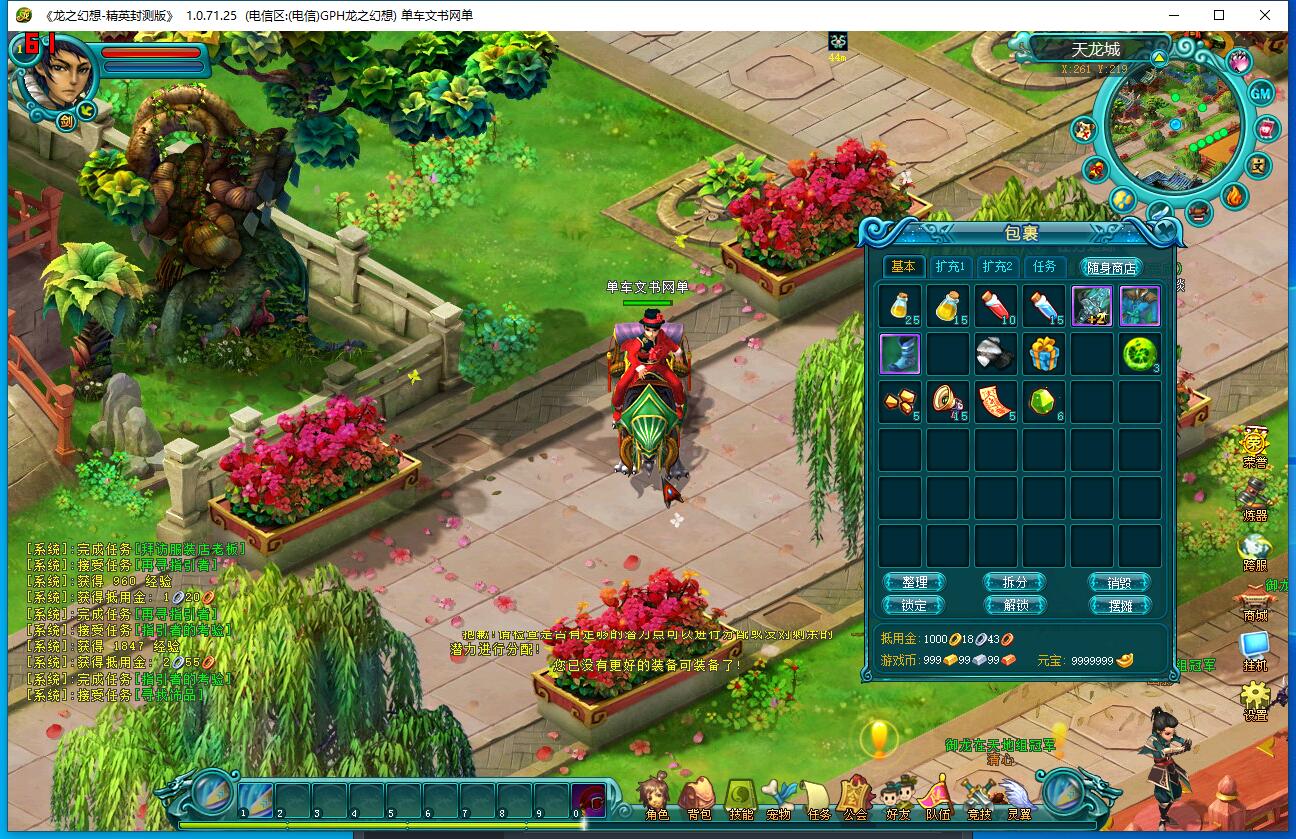The height and width of the screenshot is (839, 1296).
Task: Switch to the 扩充1 bag tab
Action: 949,267
